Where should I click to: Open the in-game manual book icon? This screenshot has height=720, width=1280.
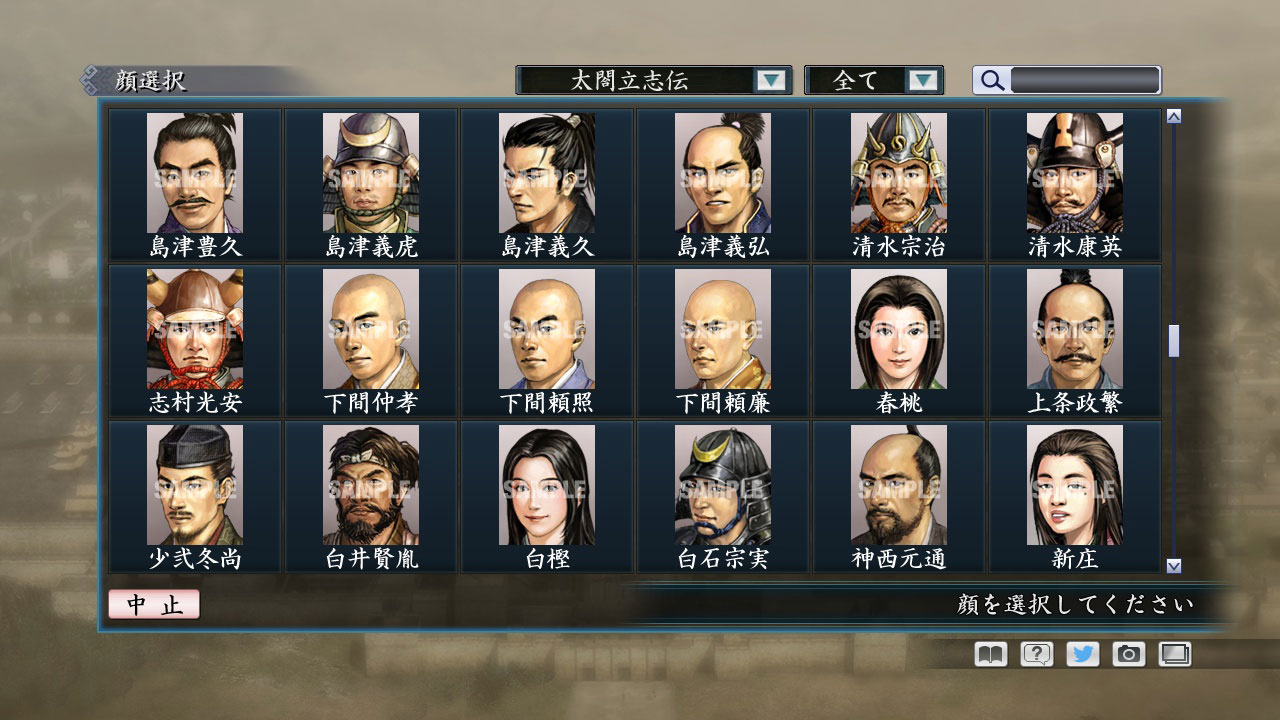pos(988,653)
